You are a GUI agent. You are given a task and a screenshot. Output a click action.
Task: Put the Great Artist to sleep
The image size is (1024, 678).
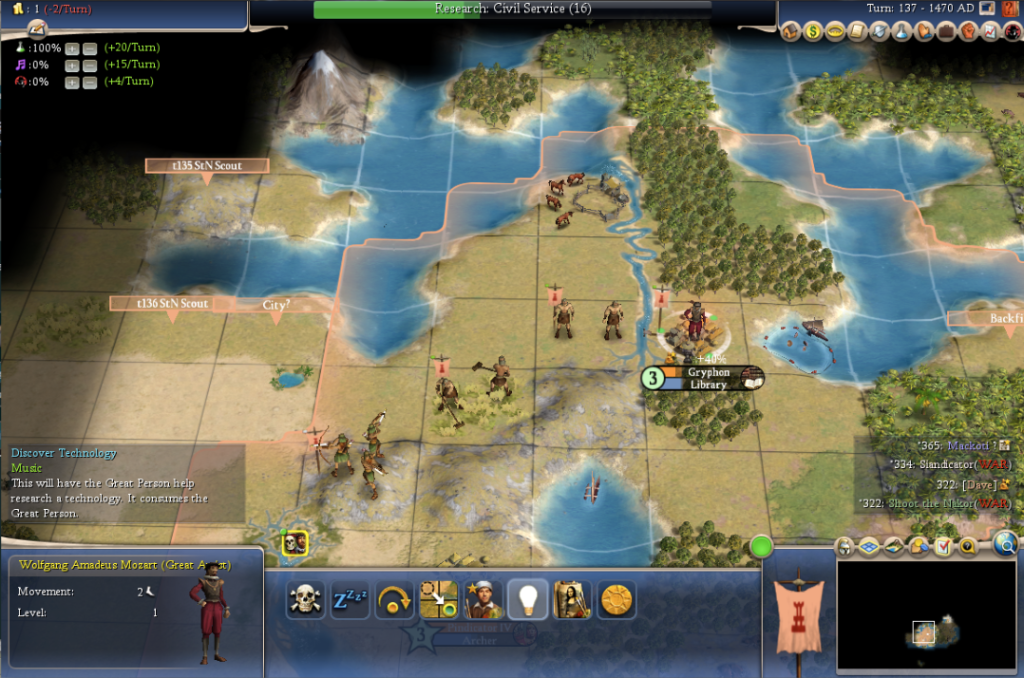350,599
